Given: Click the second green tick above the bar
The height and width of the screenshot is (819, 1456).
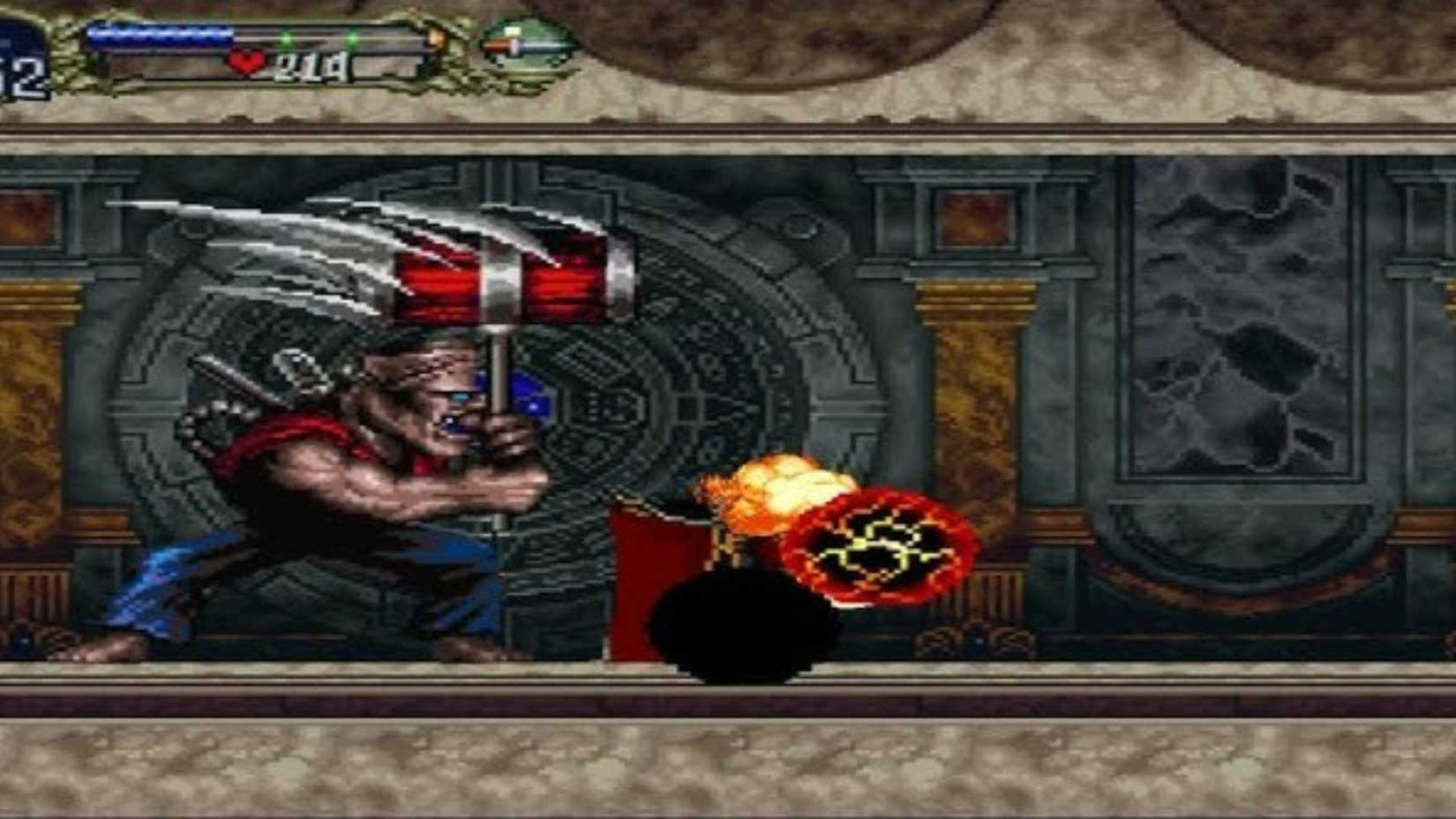Looking at the screenshot, I should coord(351,39).
